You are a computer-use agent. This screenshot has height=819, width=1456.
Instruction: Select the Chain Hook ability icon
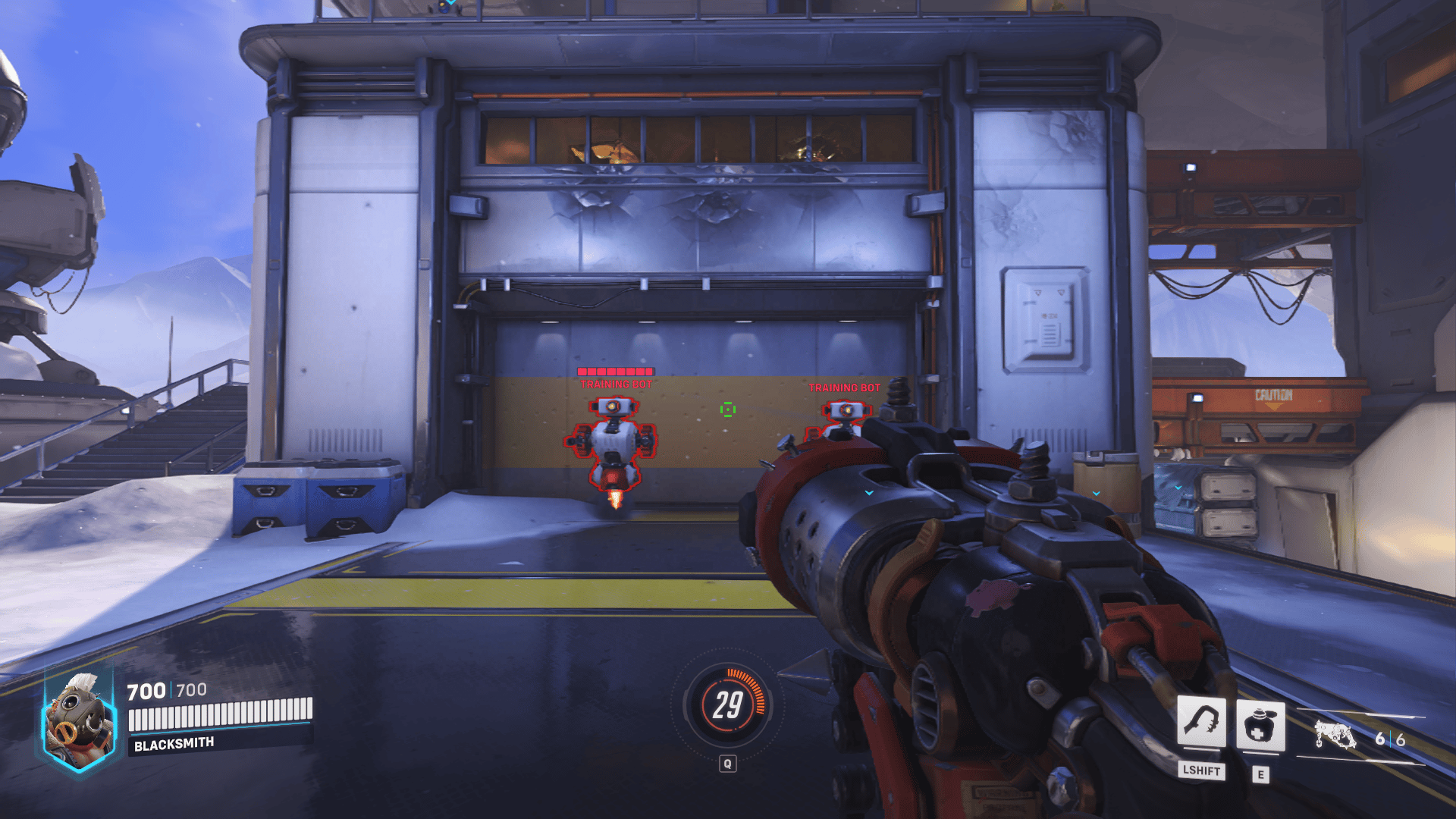tap(1202, 721)
